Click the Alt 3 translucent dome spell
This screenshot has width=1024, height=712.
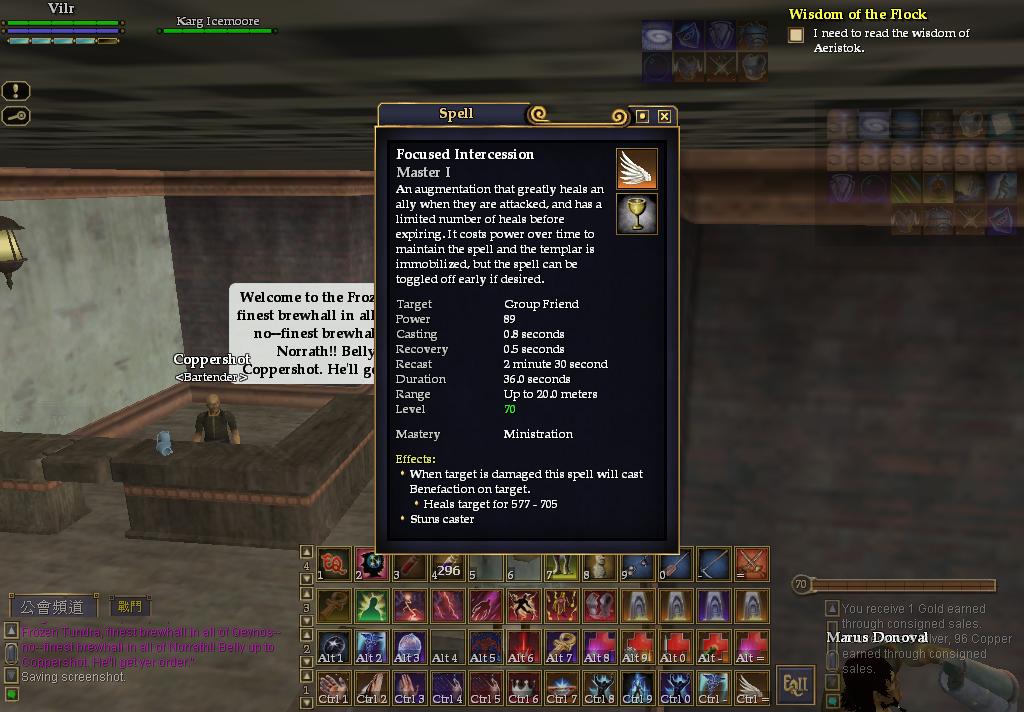[x=410, y=646]
